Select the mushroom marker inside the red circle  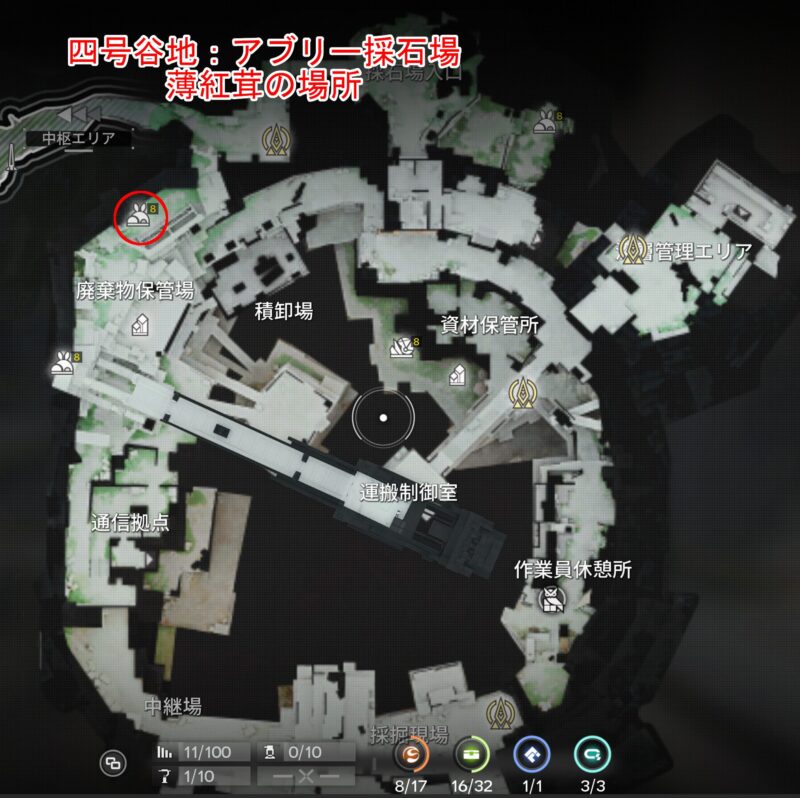137,213
